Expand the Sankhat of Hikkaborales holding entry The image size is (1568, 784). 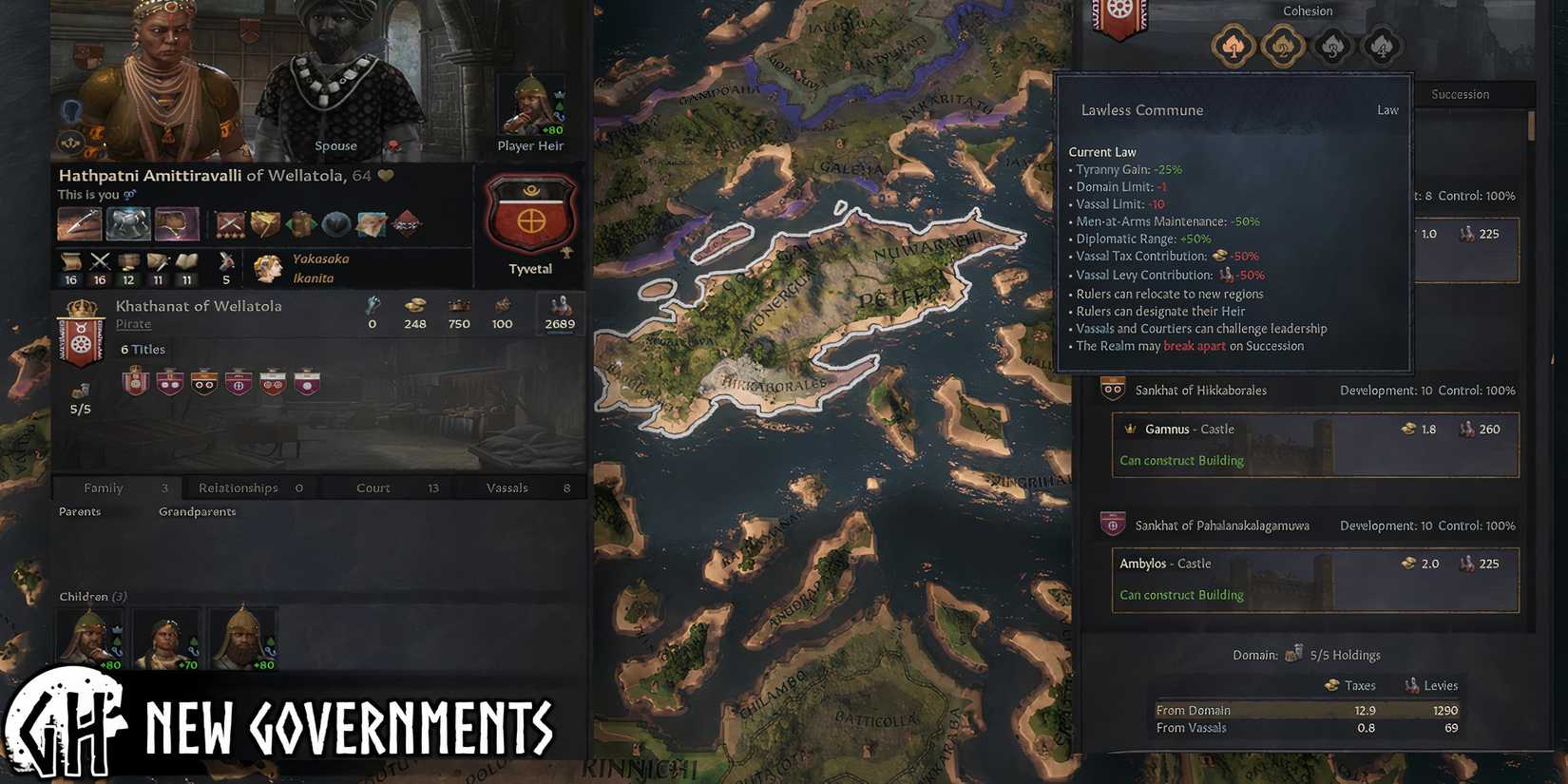1200,390
